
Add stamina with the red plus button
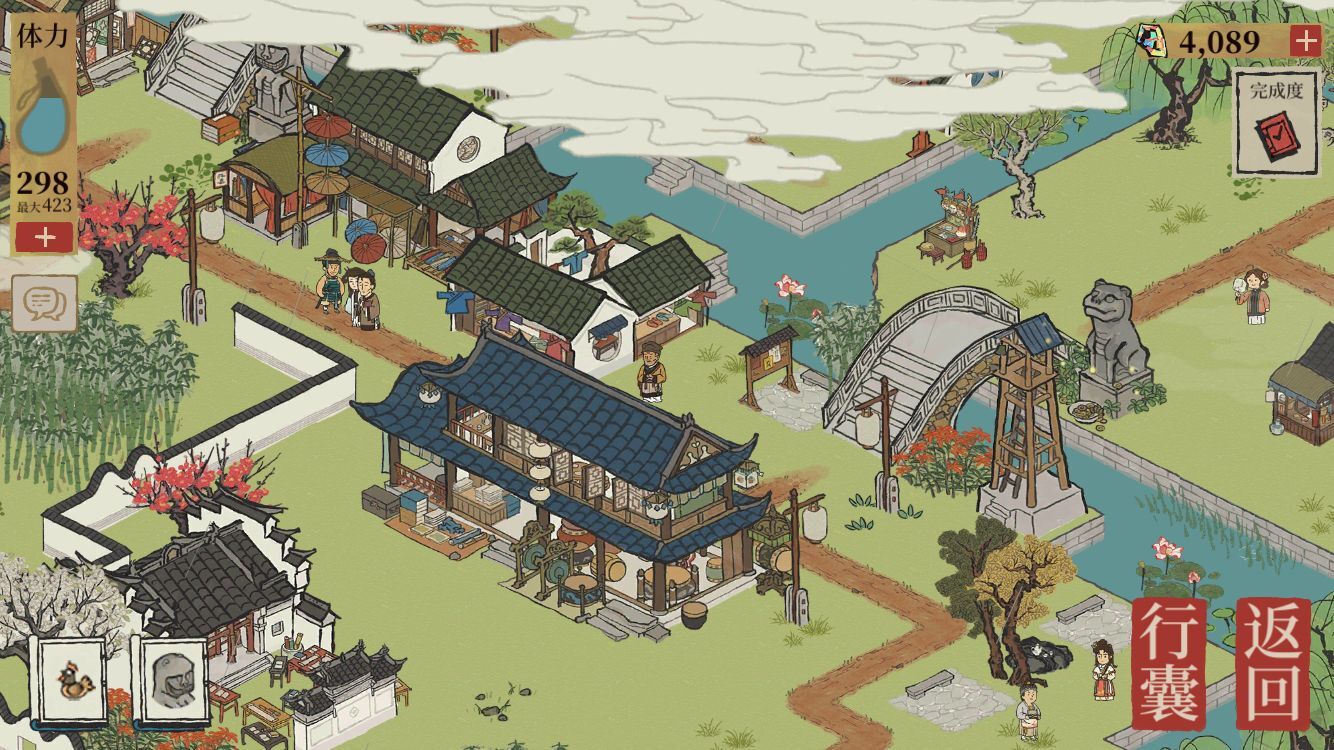pyautogui.click(x=44, y=237)
